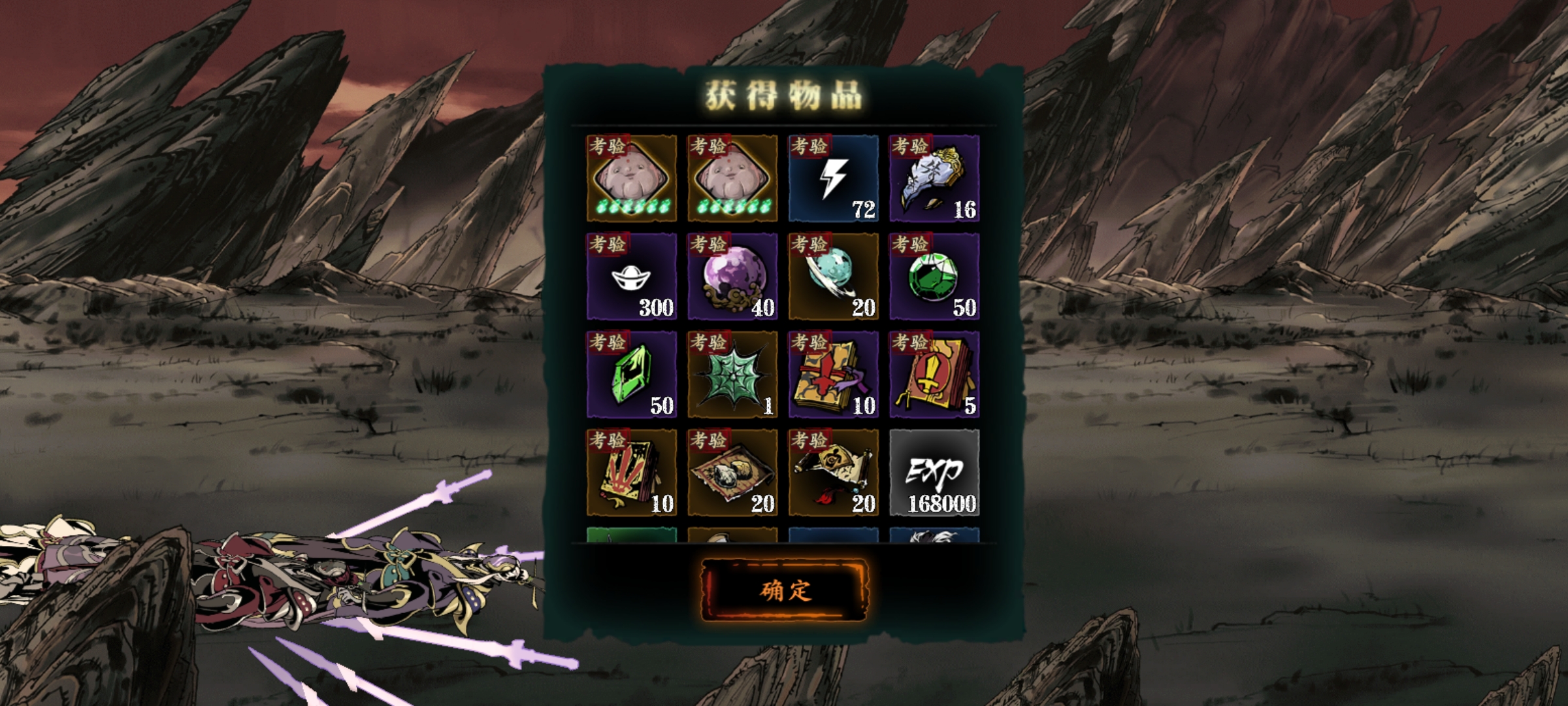Image resolution: width=1568 pixels, height=706 pixels.
Task: Choose the teal ringed planet orb
Action: 833,277
